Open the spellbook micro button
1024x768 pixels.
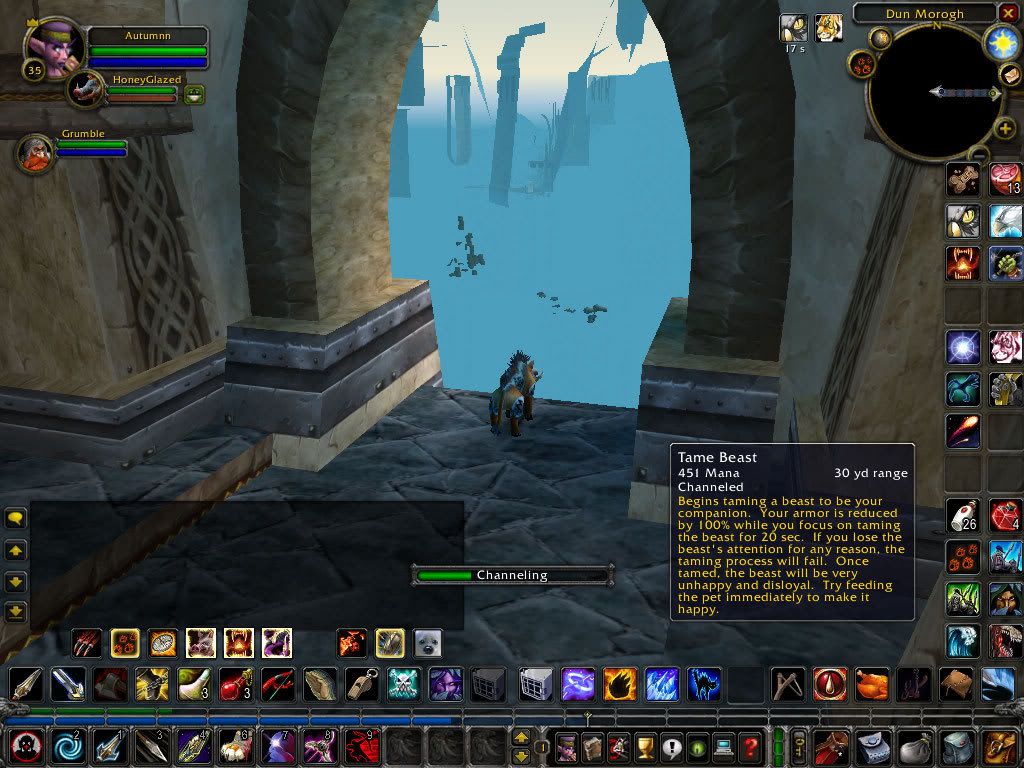[593, 745]
